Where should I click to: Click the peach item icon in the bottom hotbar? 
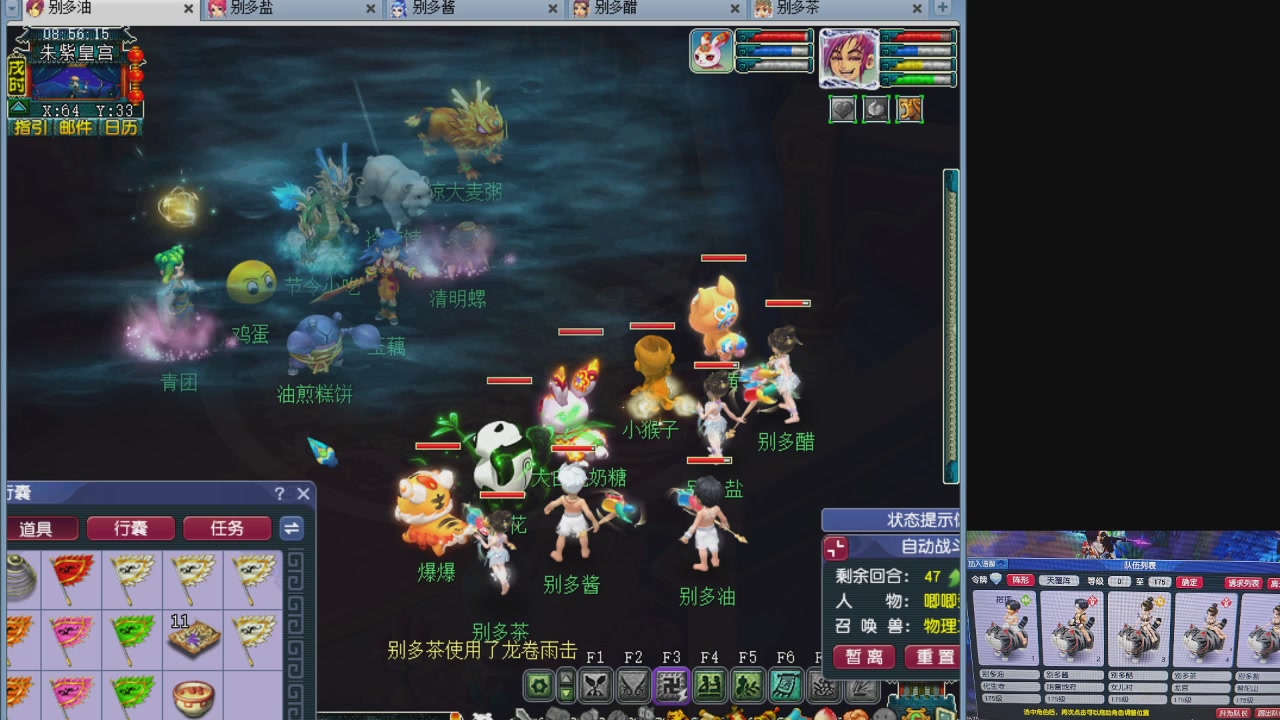click(824, 714)
